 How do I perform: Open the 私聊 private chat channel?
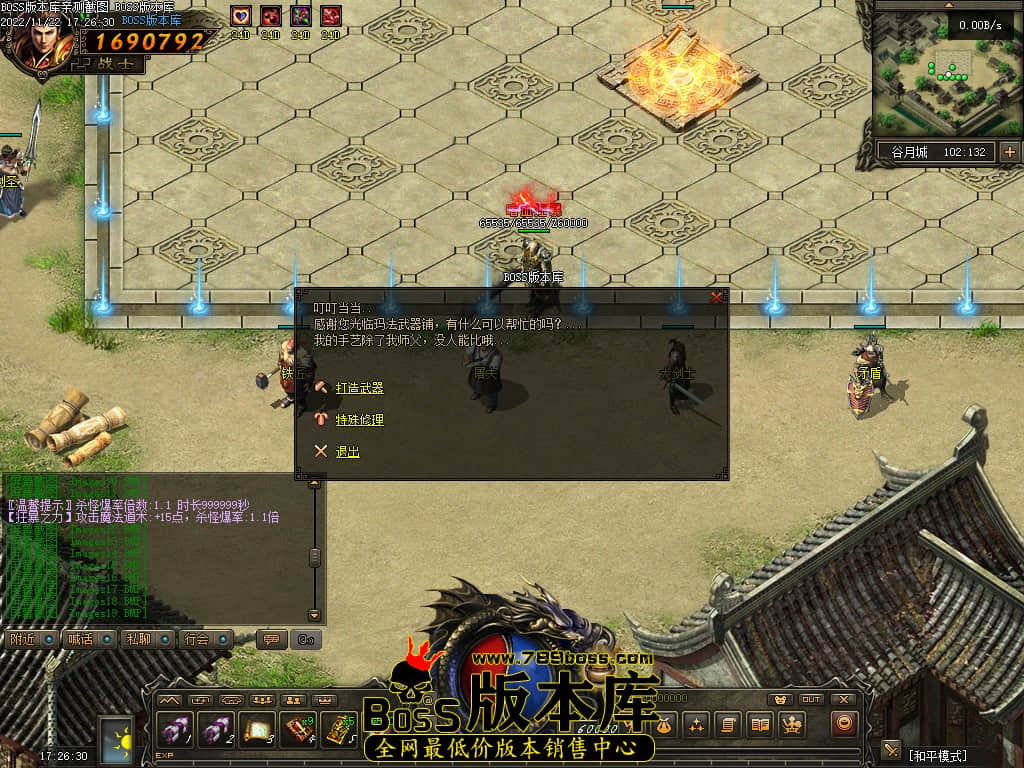tap(138, 639)
